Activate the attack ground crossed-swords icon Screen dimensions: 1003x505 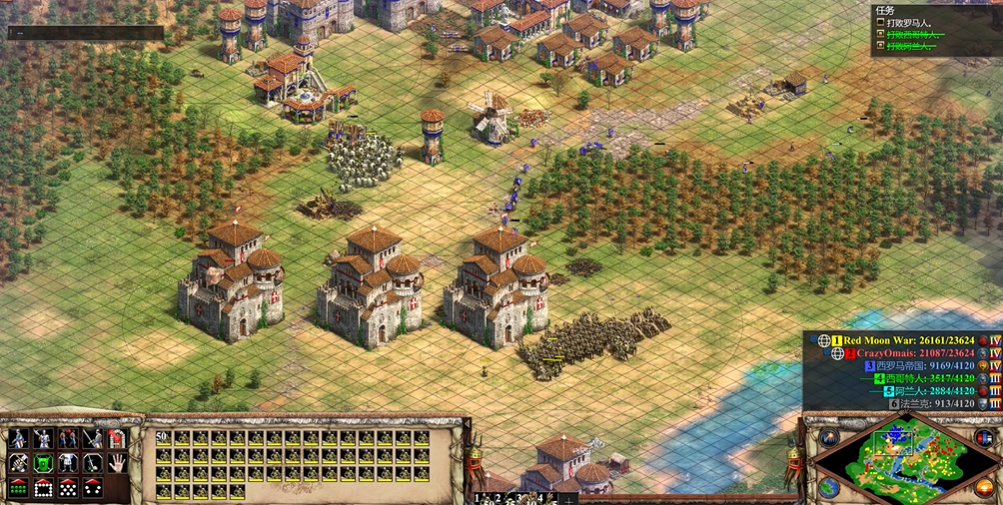click(19, 463)
